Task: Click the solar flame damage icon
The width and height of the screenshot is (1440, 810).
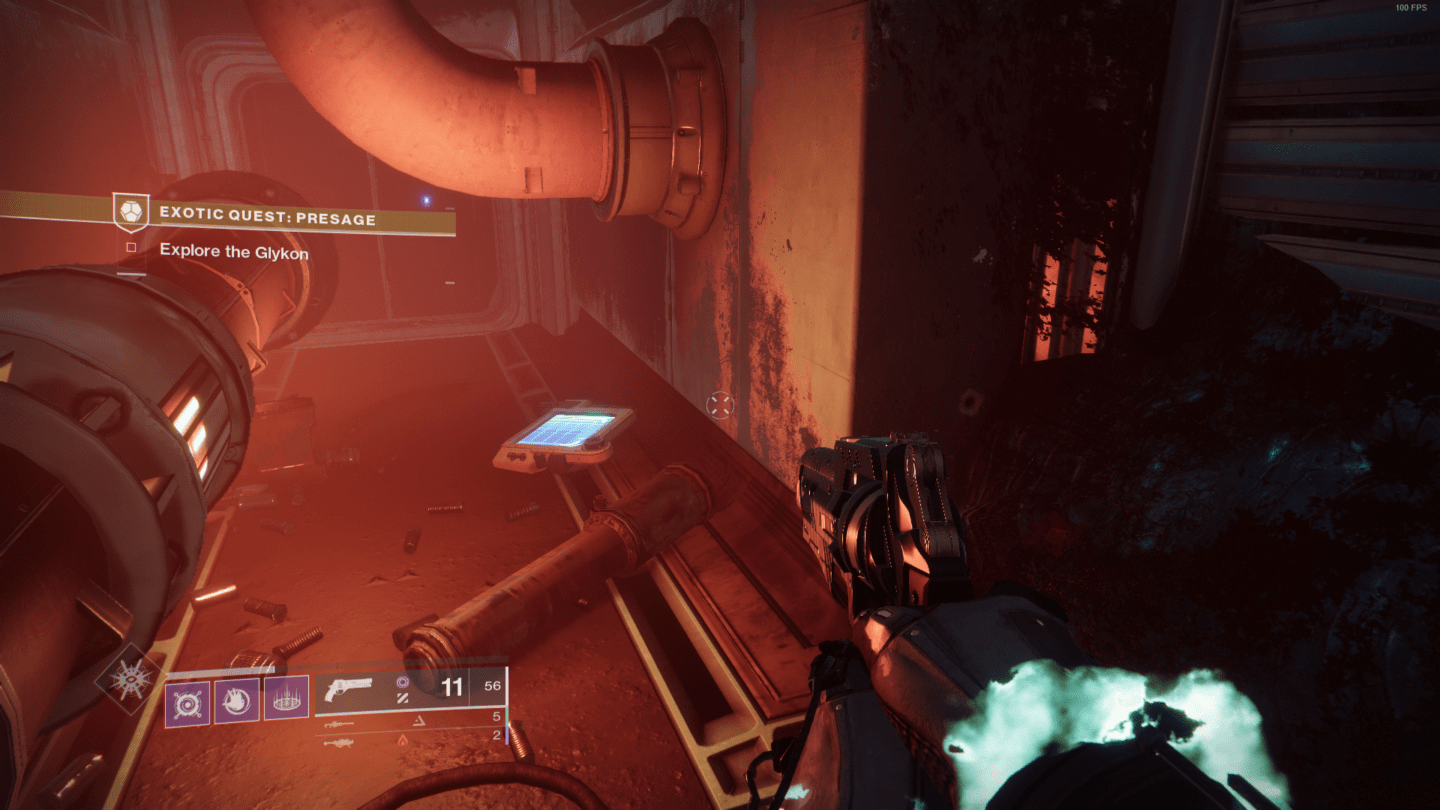Action: pos(402,742)
